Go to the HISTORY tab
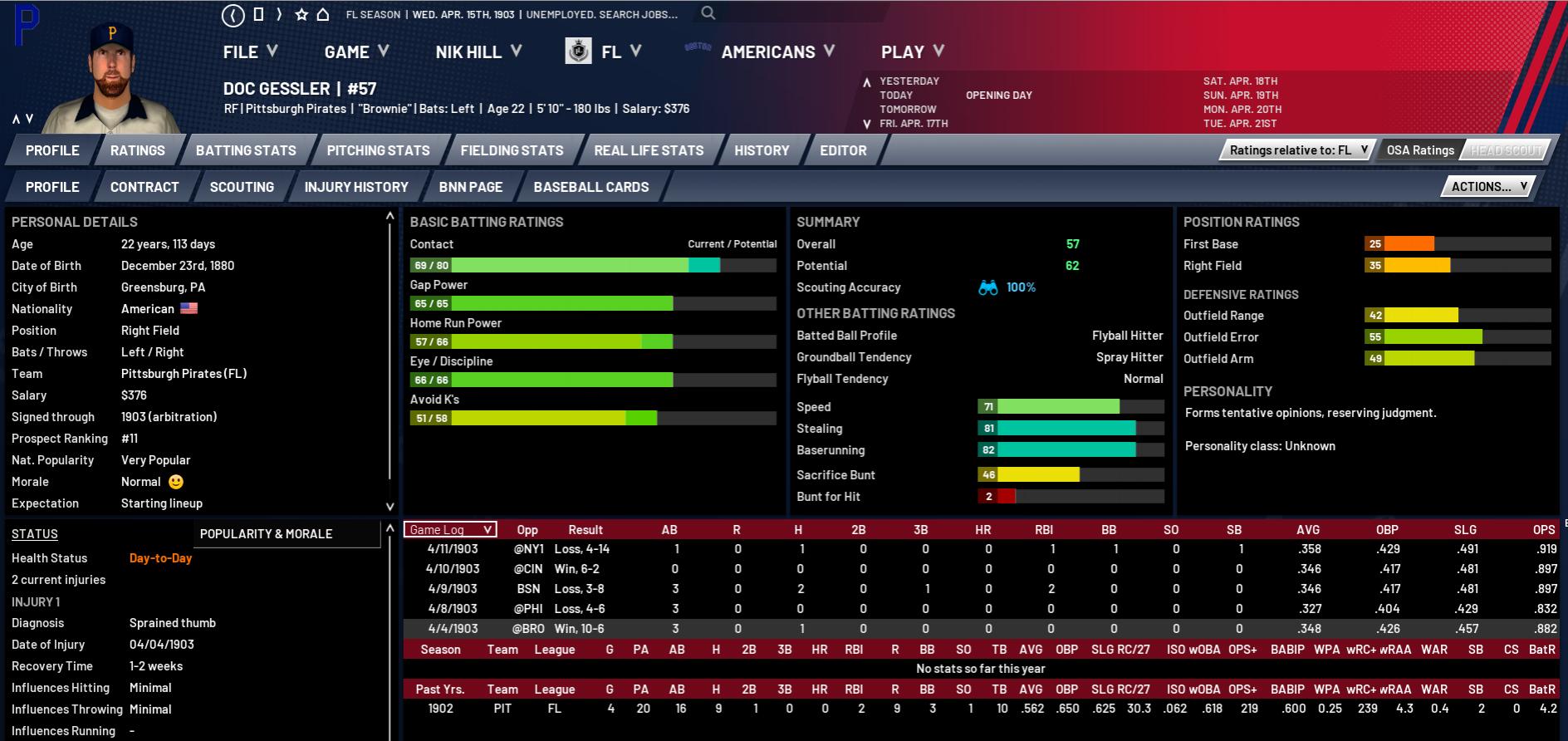 tap(762, 150)
